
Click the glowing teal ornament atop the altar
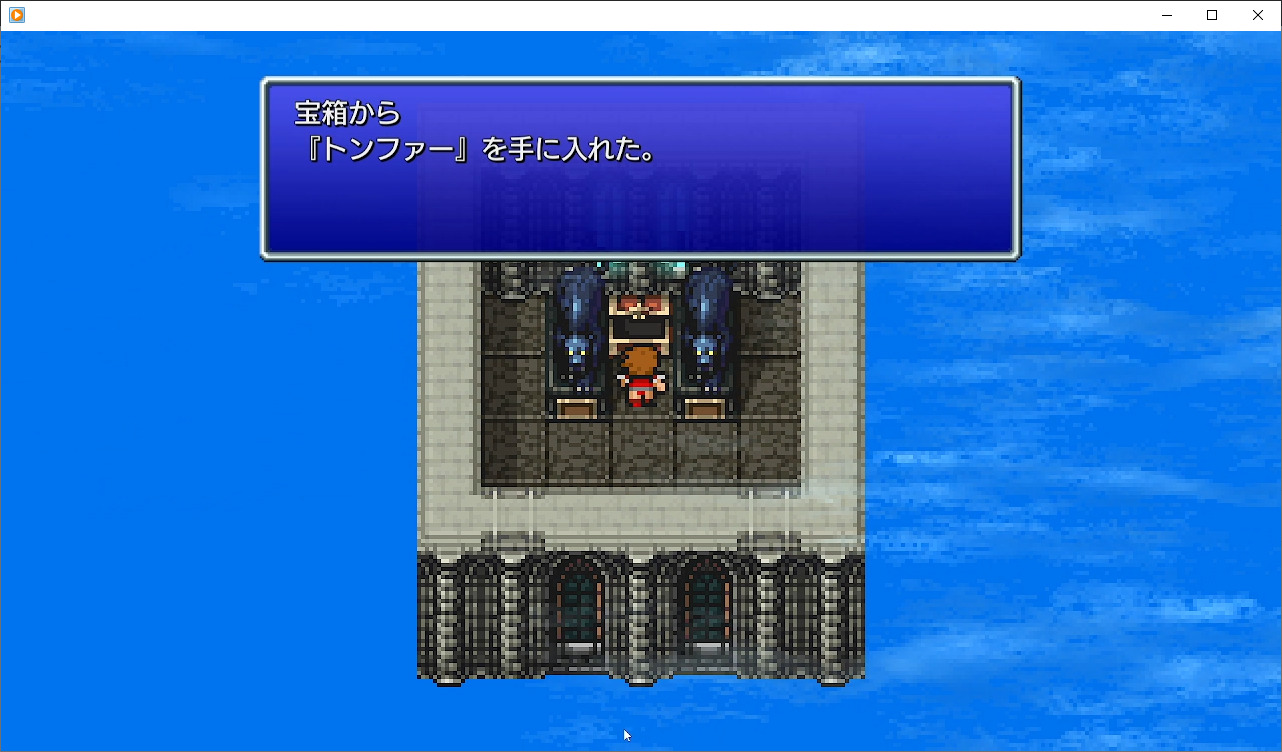(643, 268)
